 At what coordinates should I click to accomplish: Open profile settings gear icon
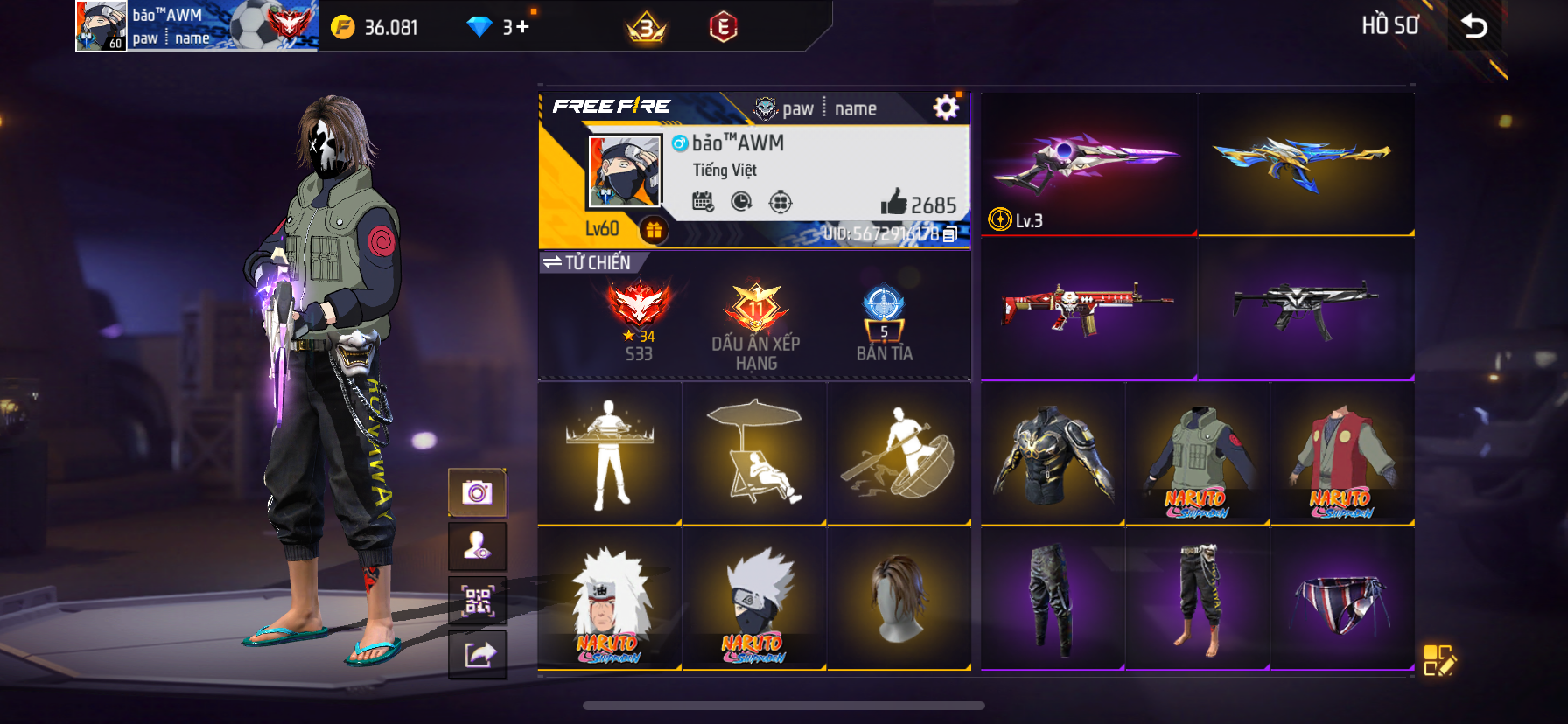tap(946, 108)
